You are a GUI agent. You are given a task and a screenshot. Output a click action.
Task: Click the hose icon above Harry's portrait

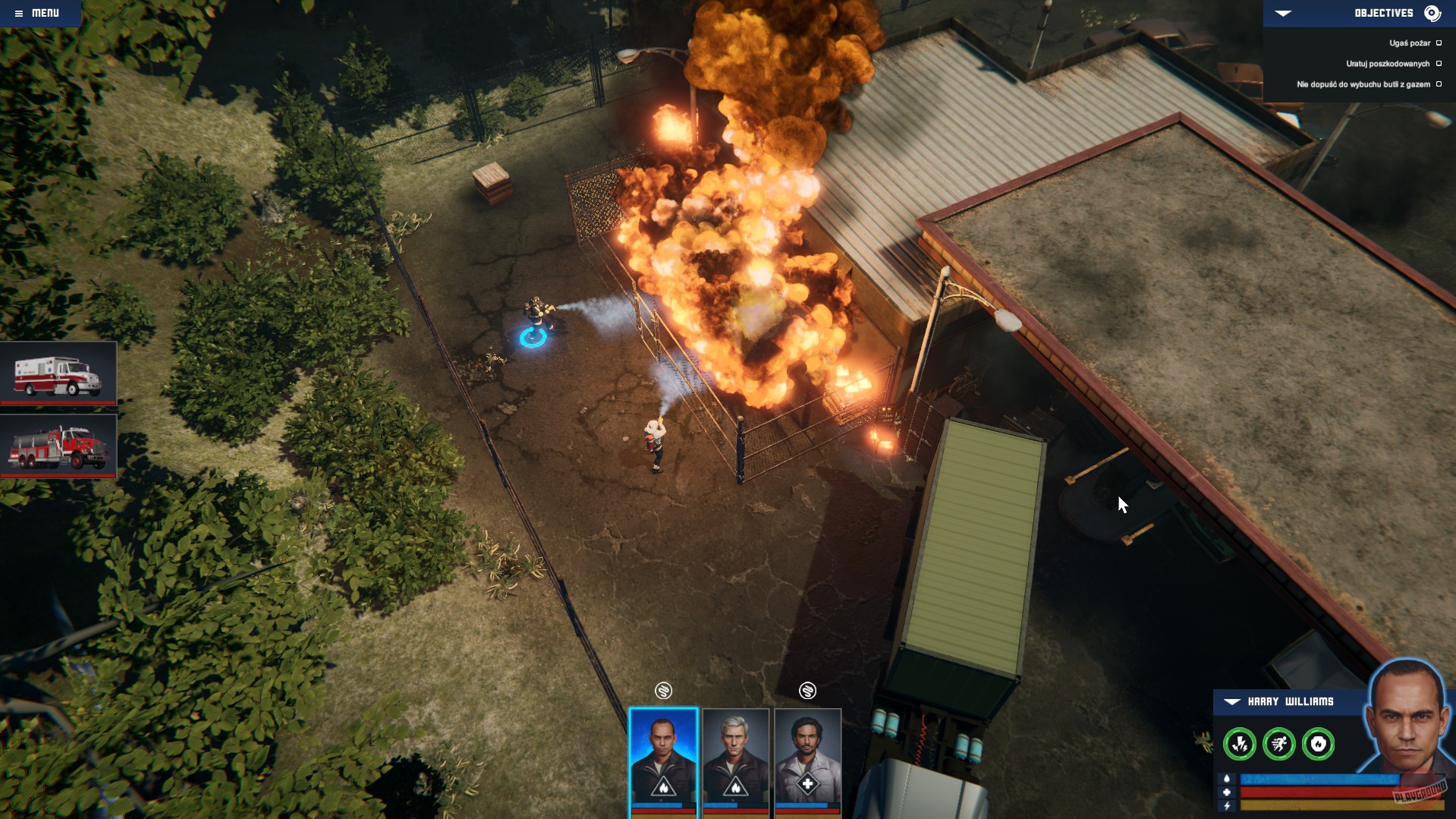pyautogui.click(x=663, y=691)
